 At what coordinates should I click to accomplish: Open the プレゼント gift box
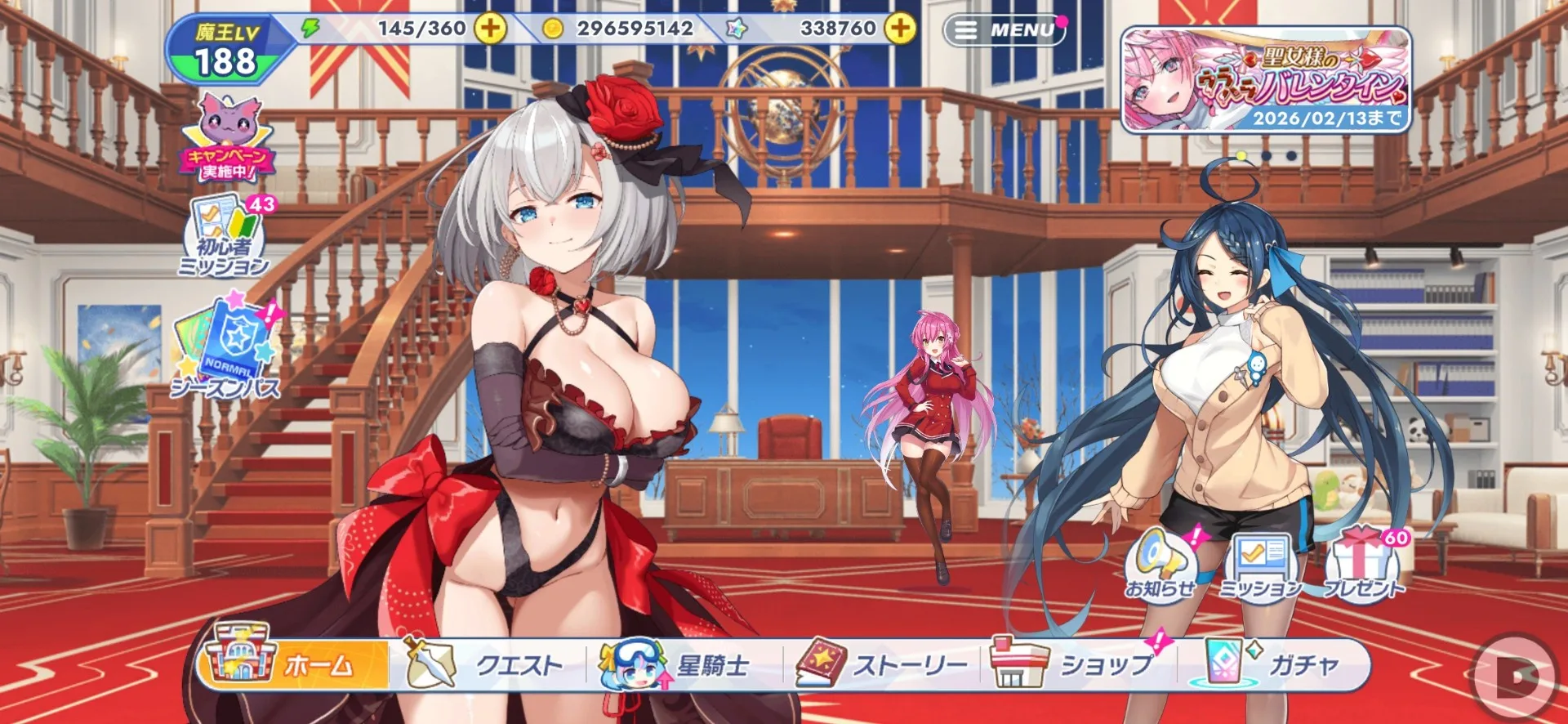click(1362, 564)
